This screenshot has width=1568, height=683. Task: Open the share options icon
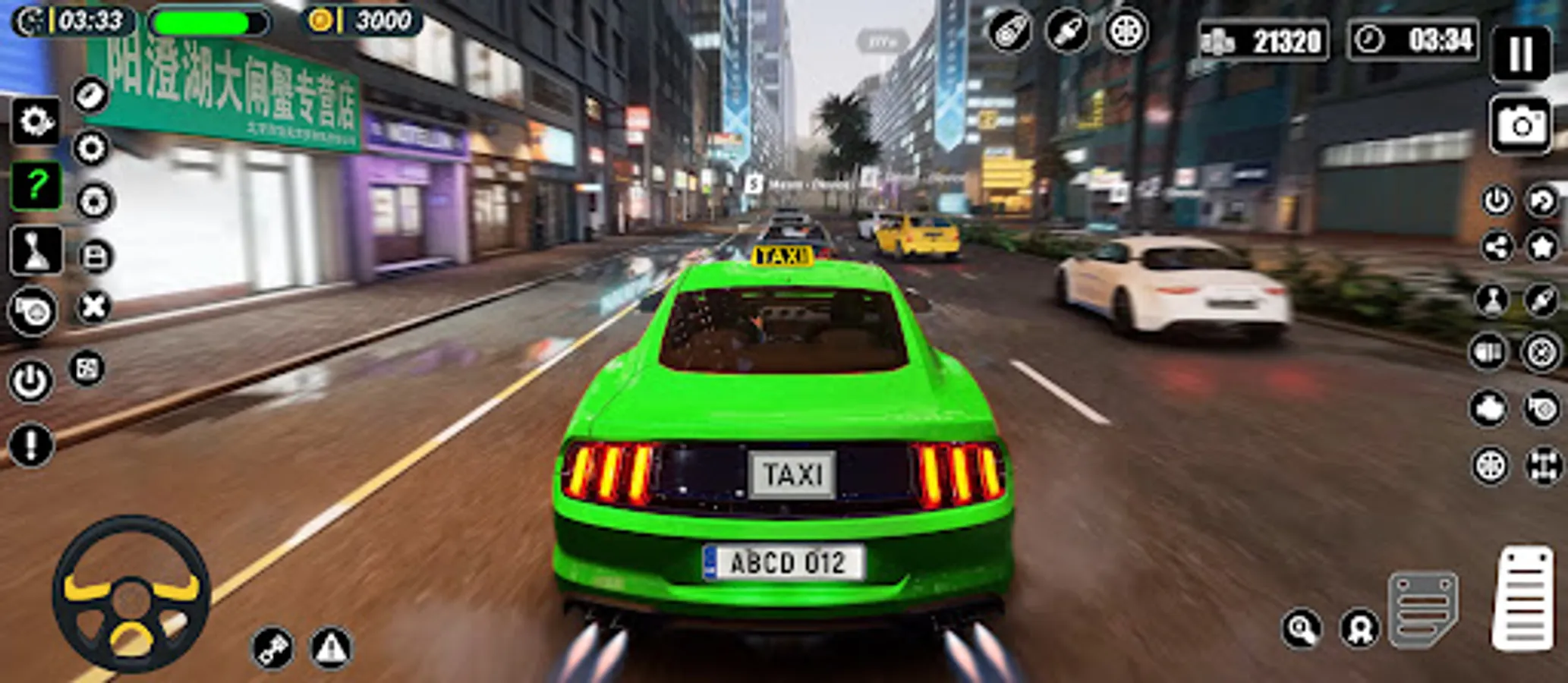(x=1497, y=245)
